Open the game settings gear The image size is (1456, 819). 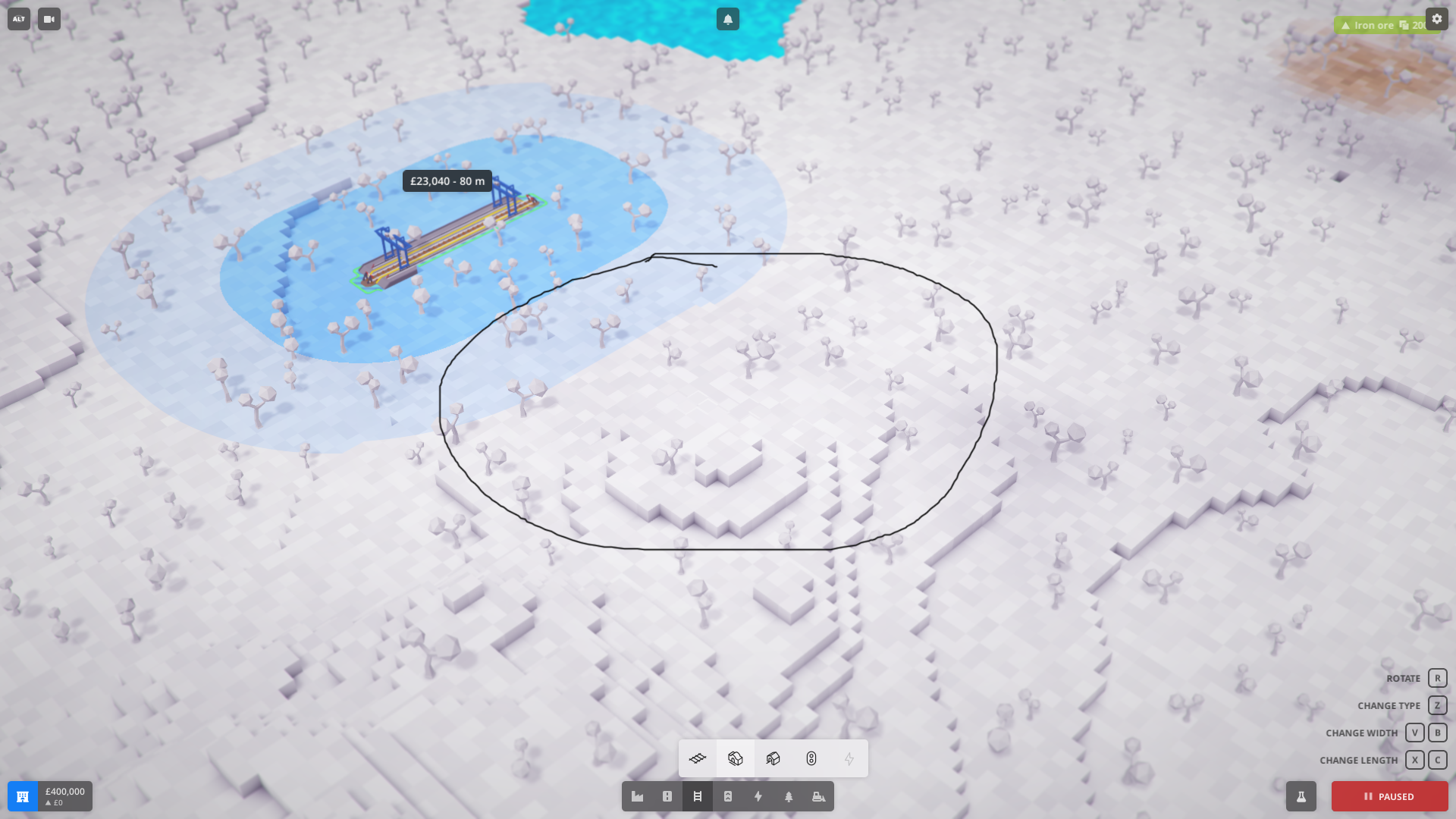(x=1438, y=18)
